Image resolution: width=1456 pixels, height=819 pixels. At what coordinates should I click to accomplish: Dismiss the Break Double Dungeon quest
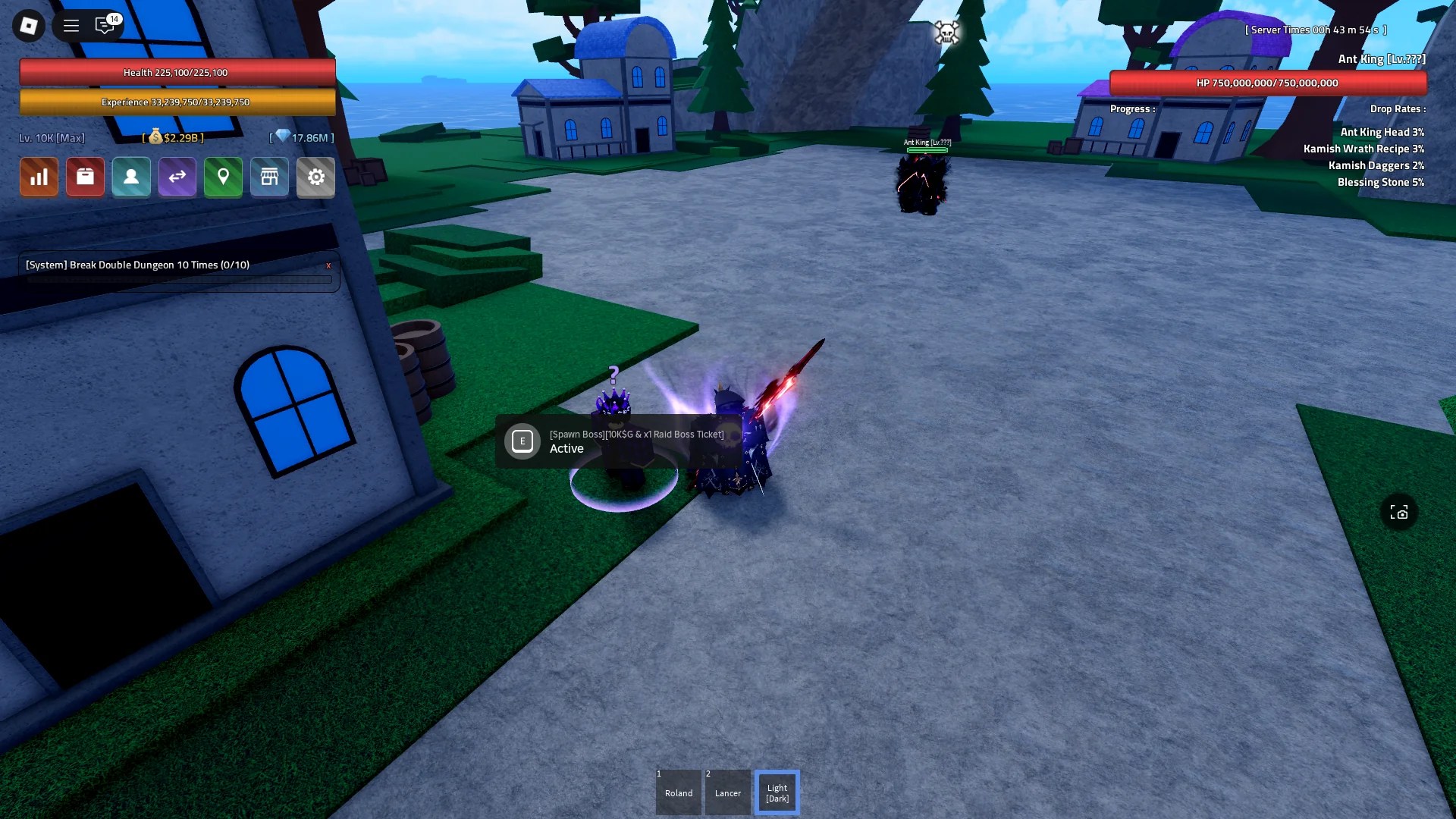(328, 265)
